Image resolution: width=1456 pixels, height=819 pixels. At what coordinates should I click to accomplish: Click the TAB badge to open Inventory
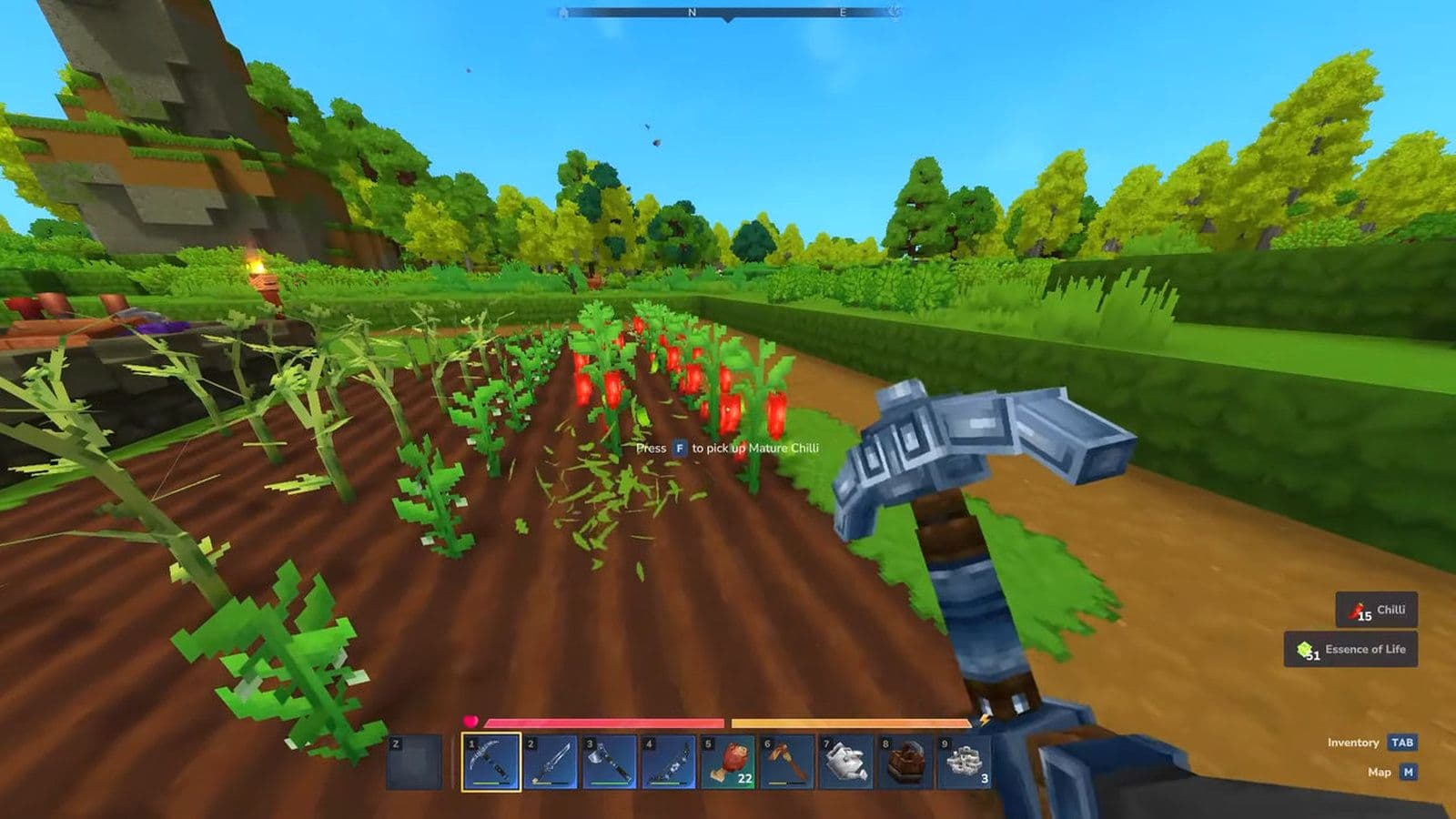click(x=1401, y=743)
